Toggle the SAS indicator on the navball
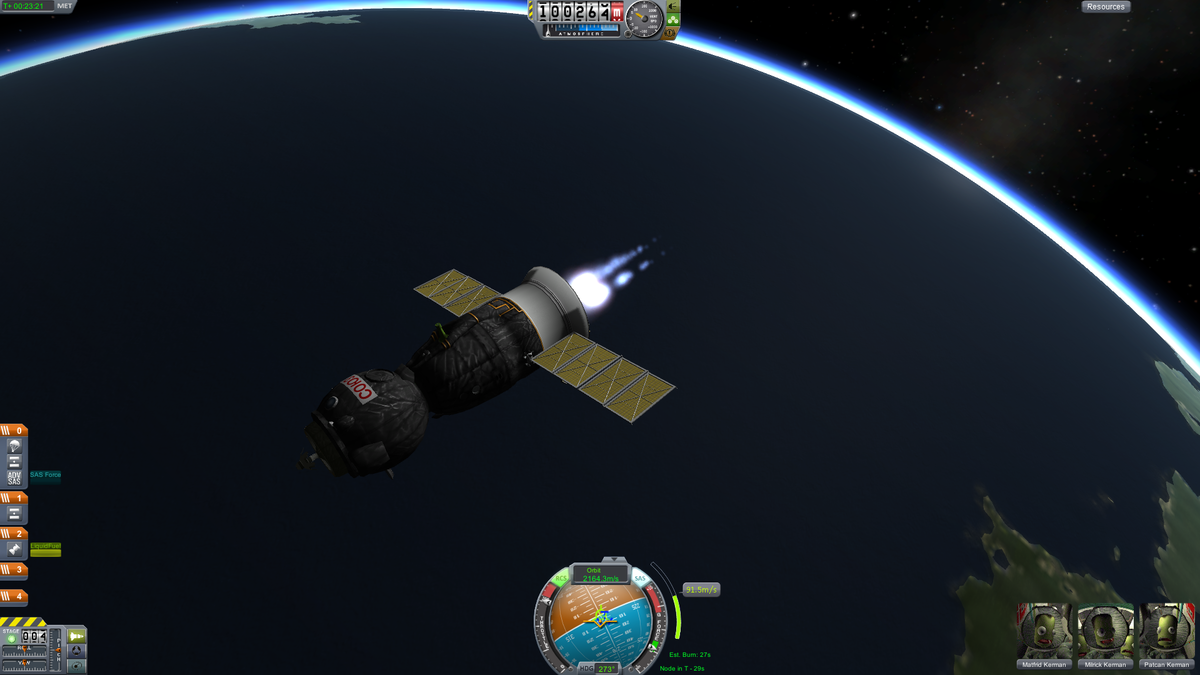Screen dimensions: 1200x675 tap(640, 578)
